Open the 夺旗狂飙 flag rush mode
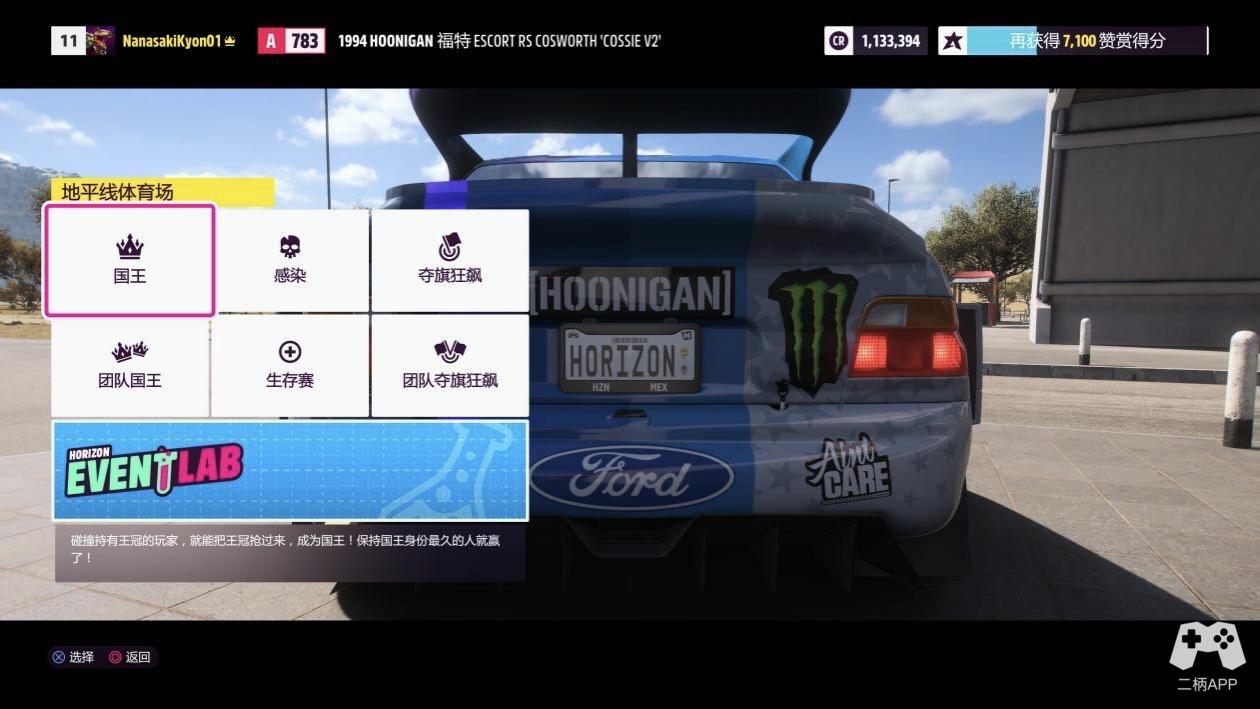 (449, 261)
